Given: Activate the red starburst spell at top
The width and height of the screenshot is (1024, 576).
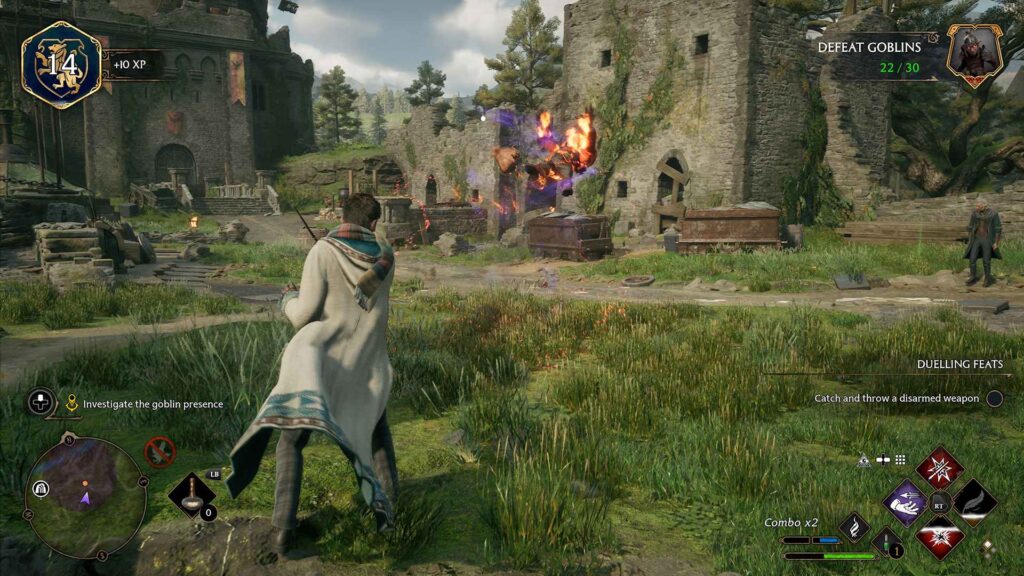Looking at the screenshot, I should point(940,467).
